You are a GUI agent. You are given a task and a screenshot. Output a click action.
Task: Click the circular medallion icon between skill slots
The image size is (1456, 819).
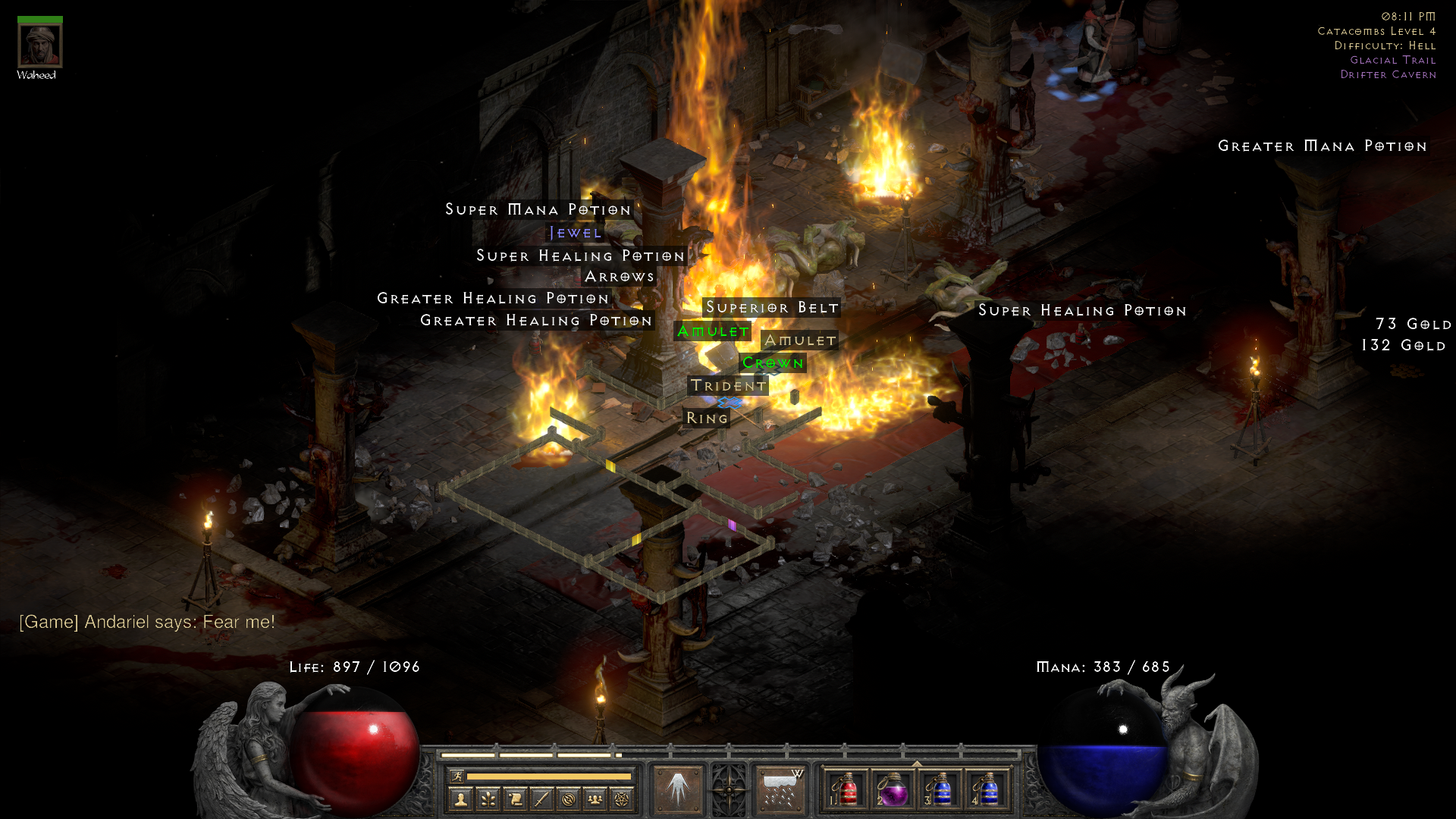pos(727,789)
